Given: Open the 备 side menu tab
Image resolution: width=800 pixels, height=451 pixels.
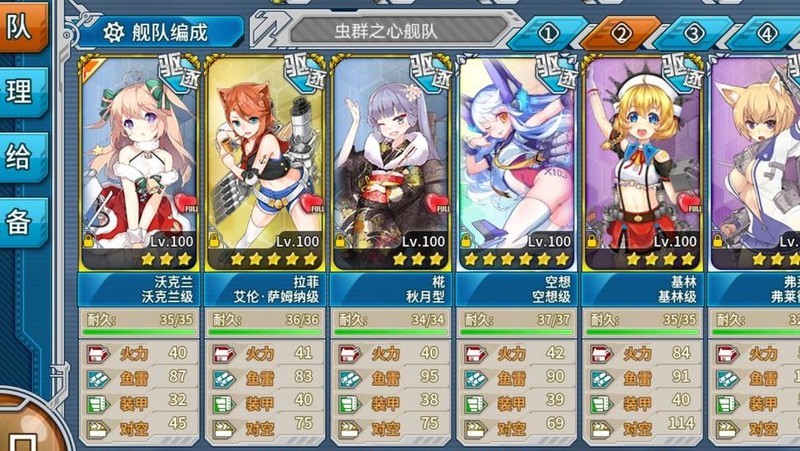Looking at the screenshot, I should tap(21, 222).
